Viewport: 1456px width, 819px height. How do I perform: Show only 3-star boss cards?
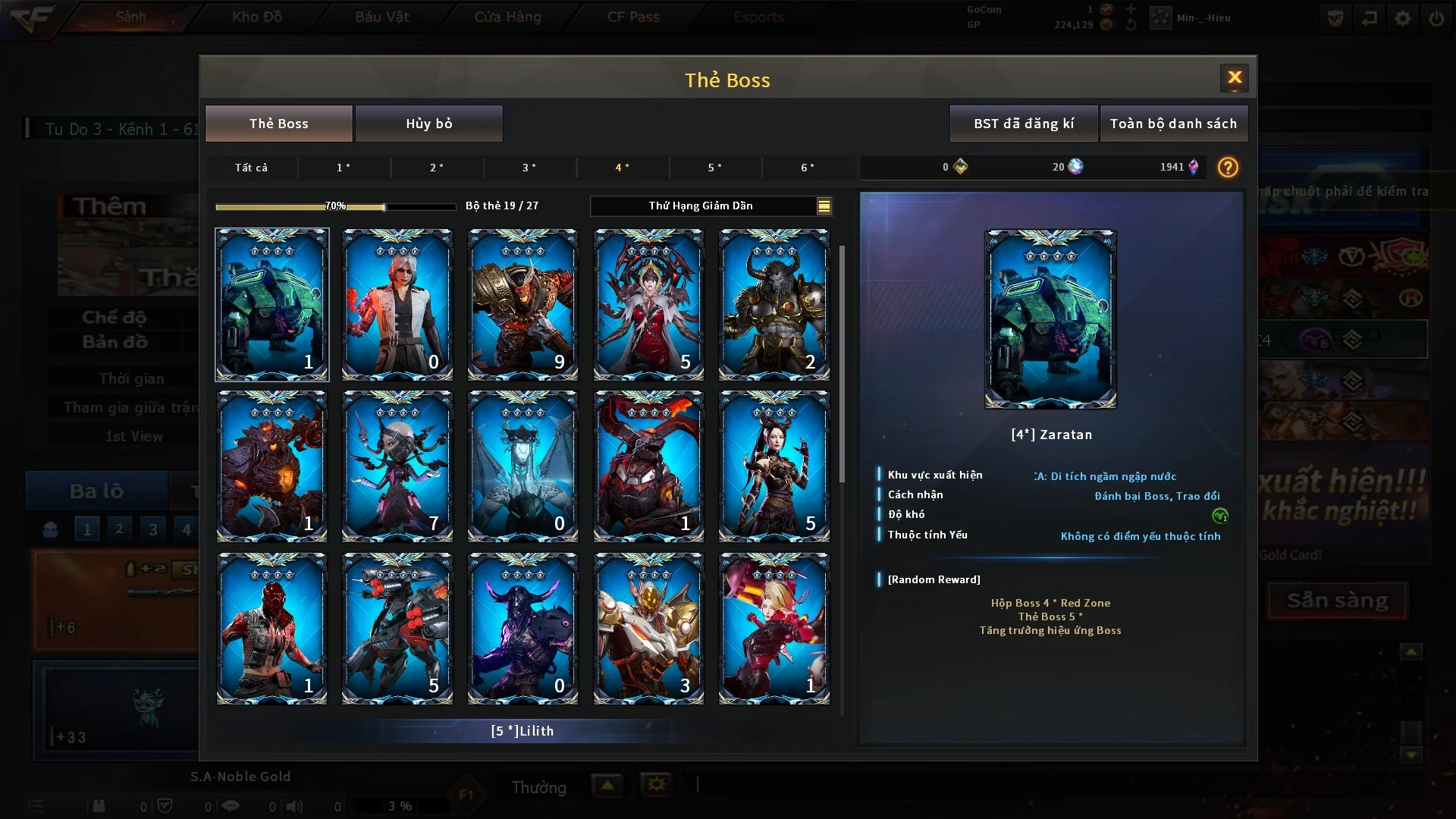pos(529,168)
